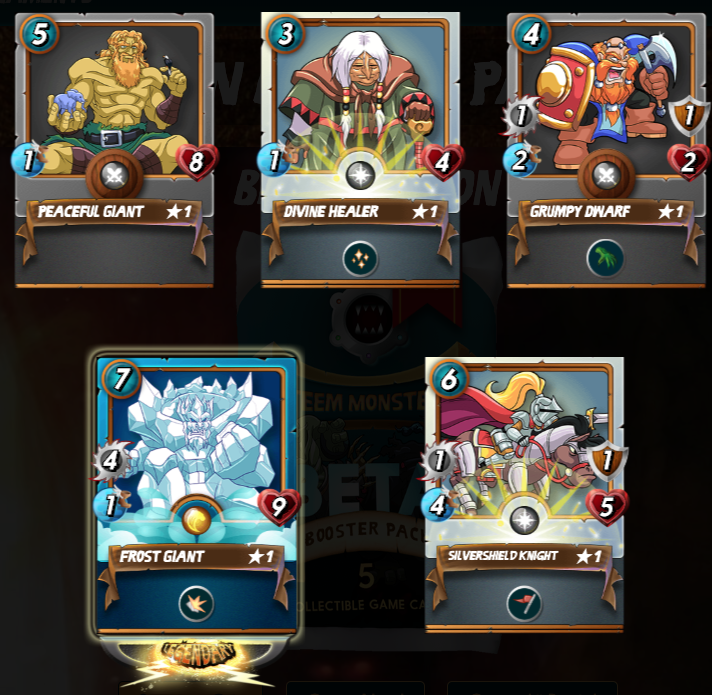Viewport: 712px width, 695px height.
Task: Click Divine Healer's sparkle ability icon
Action: (360, 259)
